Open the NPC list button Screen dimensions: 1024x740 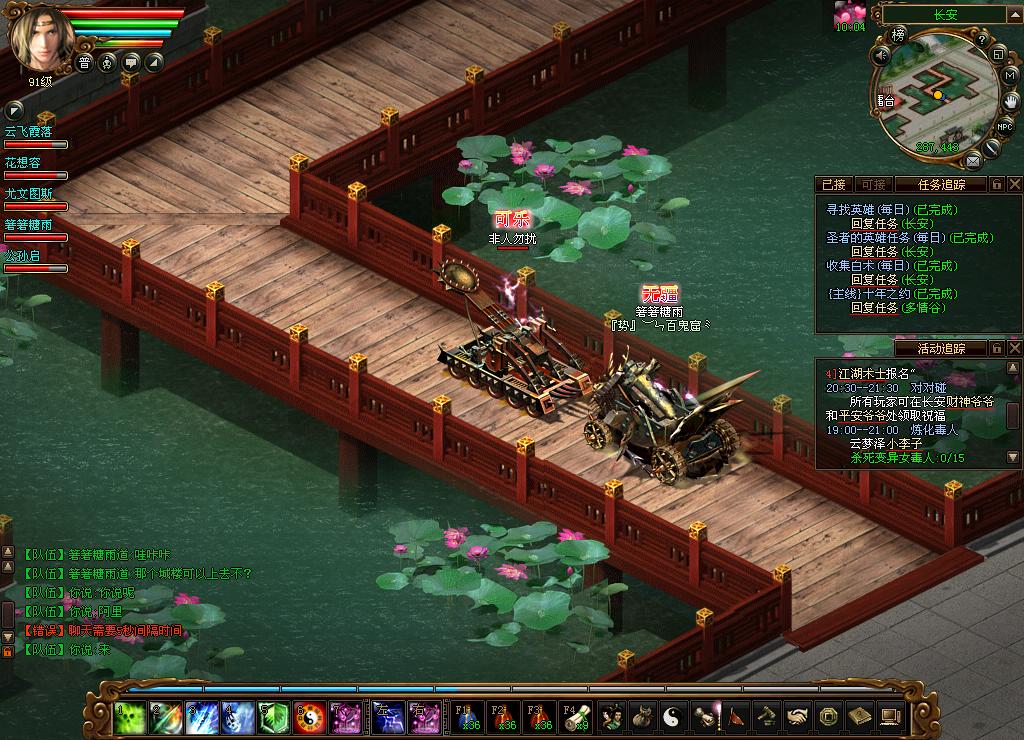pyautogui.click(x=1005, y=125)
